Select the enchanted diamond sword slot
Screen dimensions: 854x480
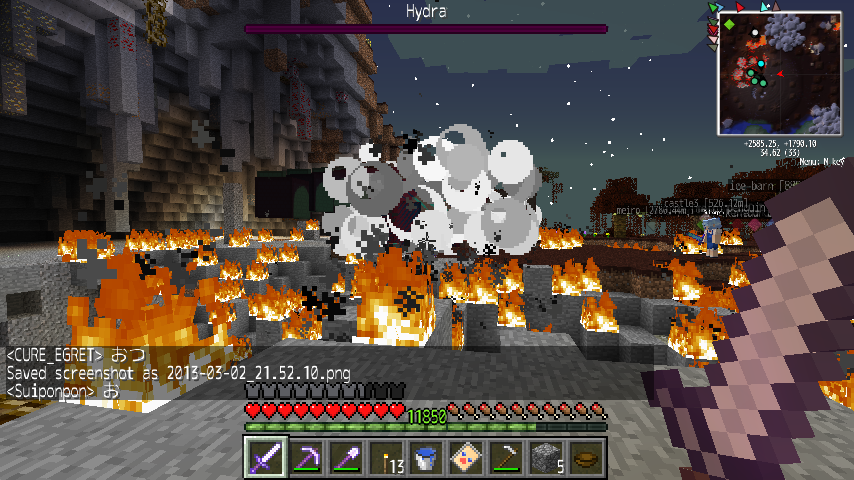click(x=266, y=457)
